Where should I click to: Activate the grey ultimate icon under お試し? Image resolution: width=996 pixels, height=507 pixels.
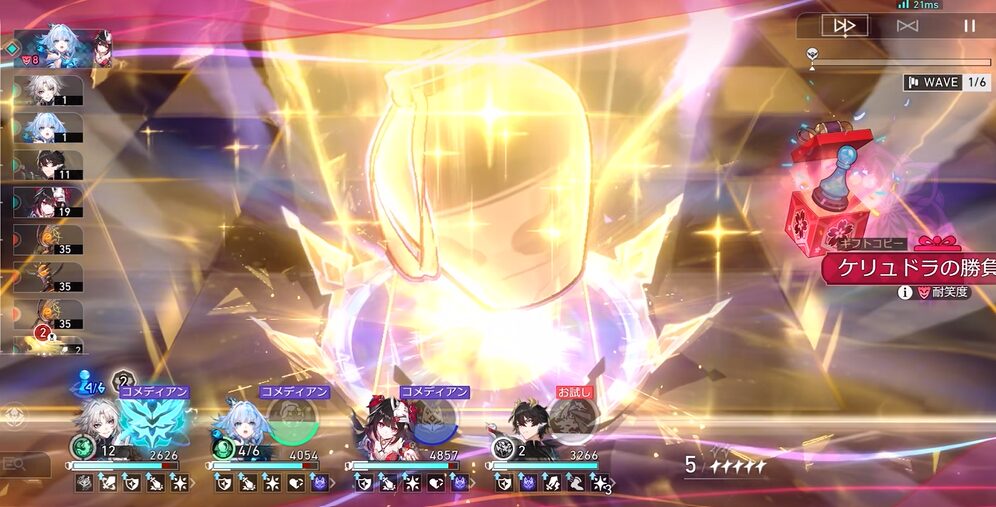pos(574,420)
